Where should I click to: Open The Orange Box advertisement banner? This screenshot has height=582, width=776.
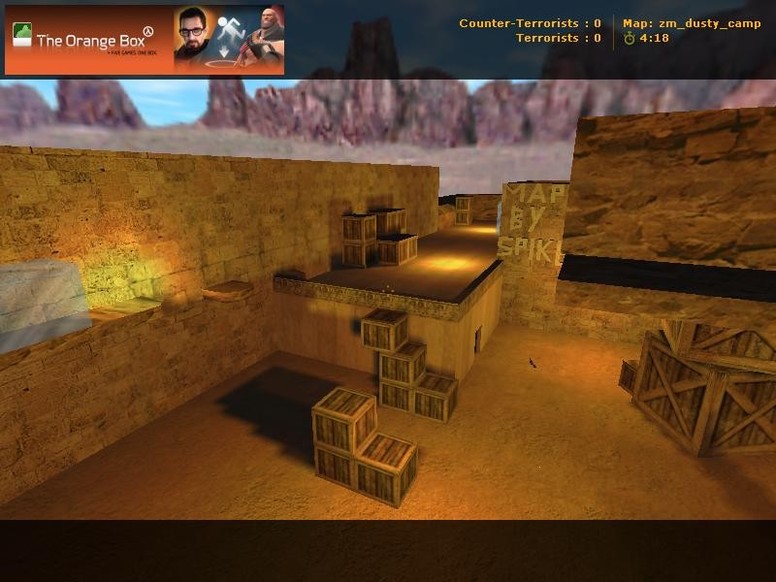point(144,40)
